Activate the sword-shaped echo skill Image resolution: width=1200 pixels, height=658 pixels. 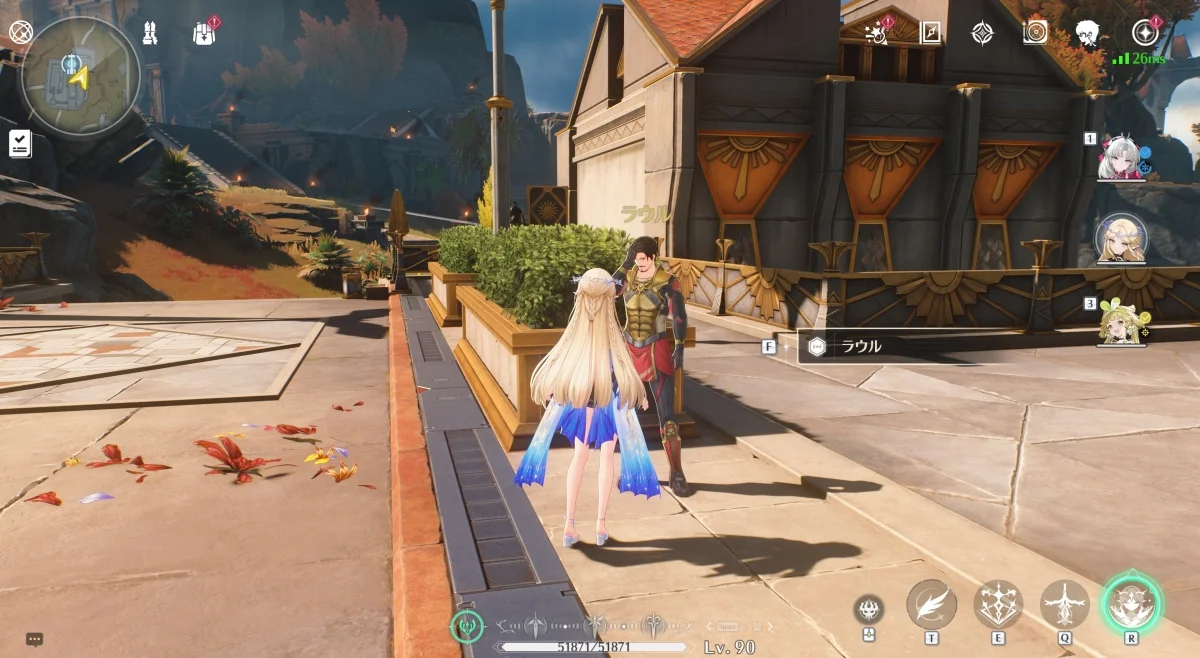tap(1064, 604)
